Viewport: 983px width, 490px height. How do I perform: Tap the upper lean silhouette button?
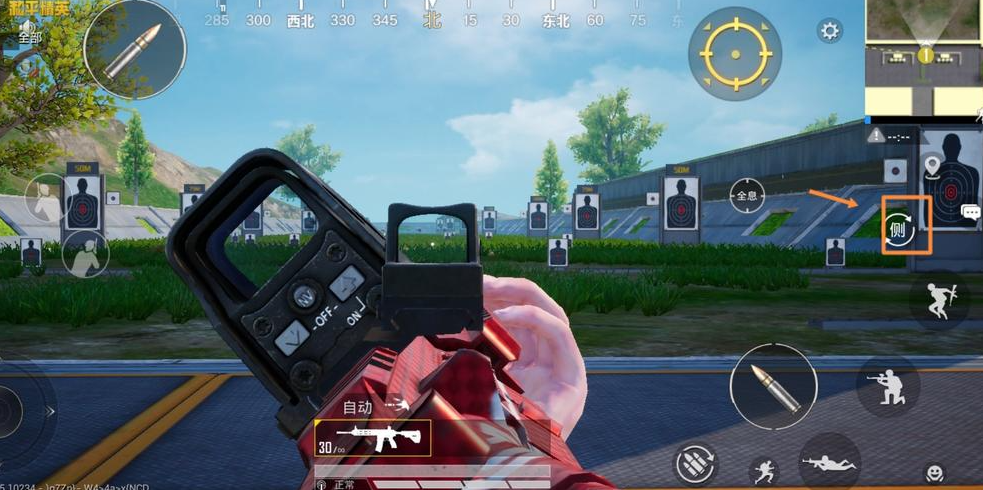[44, 197]
